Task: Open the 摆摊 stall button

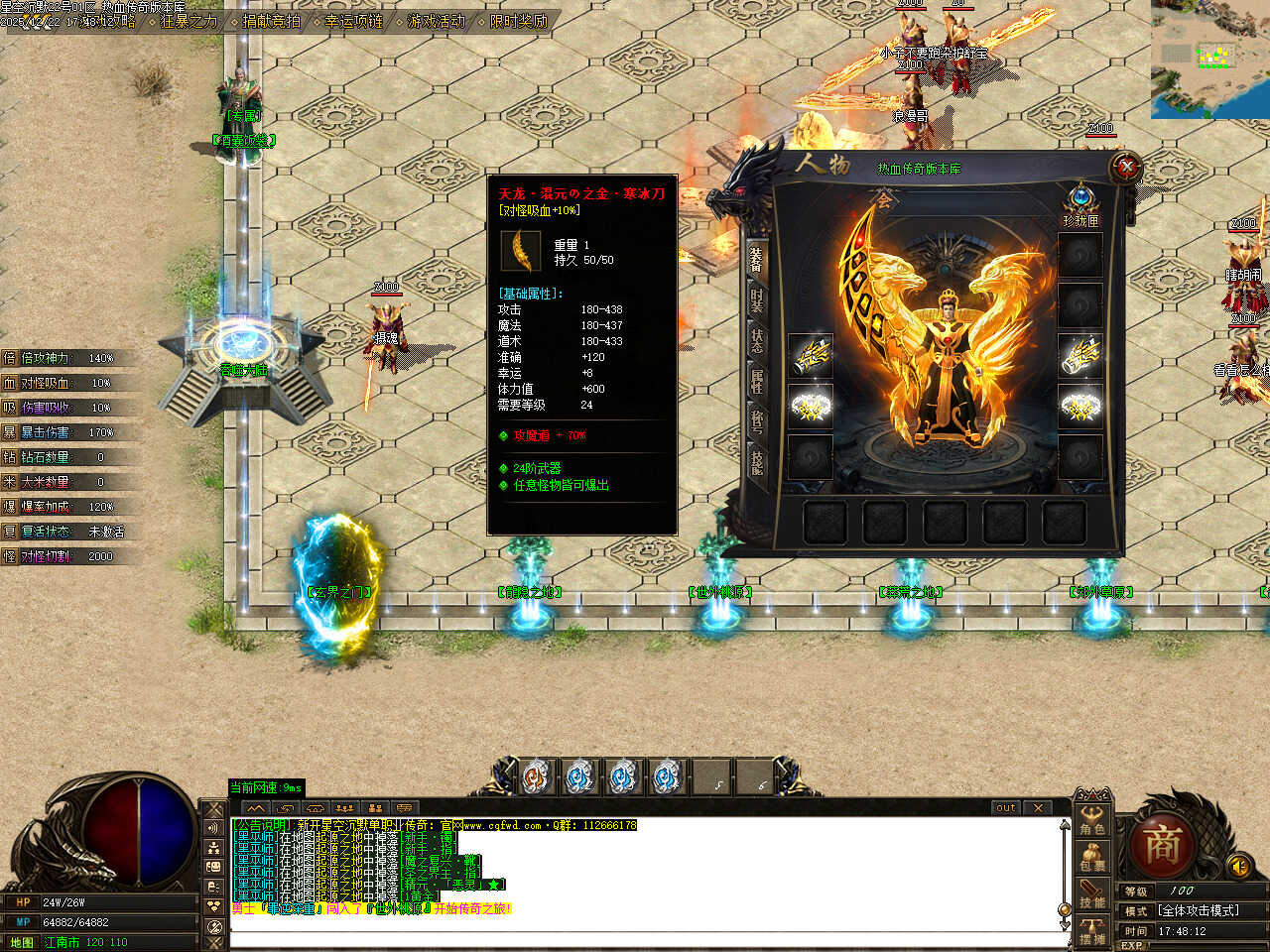Action: coord(1092,931)
